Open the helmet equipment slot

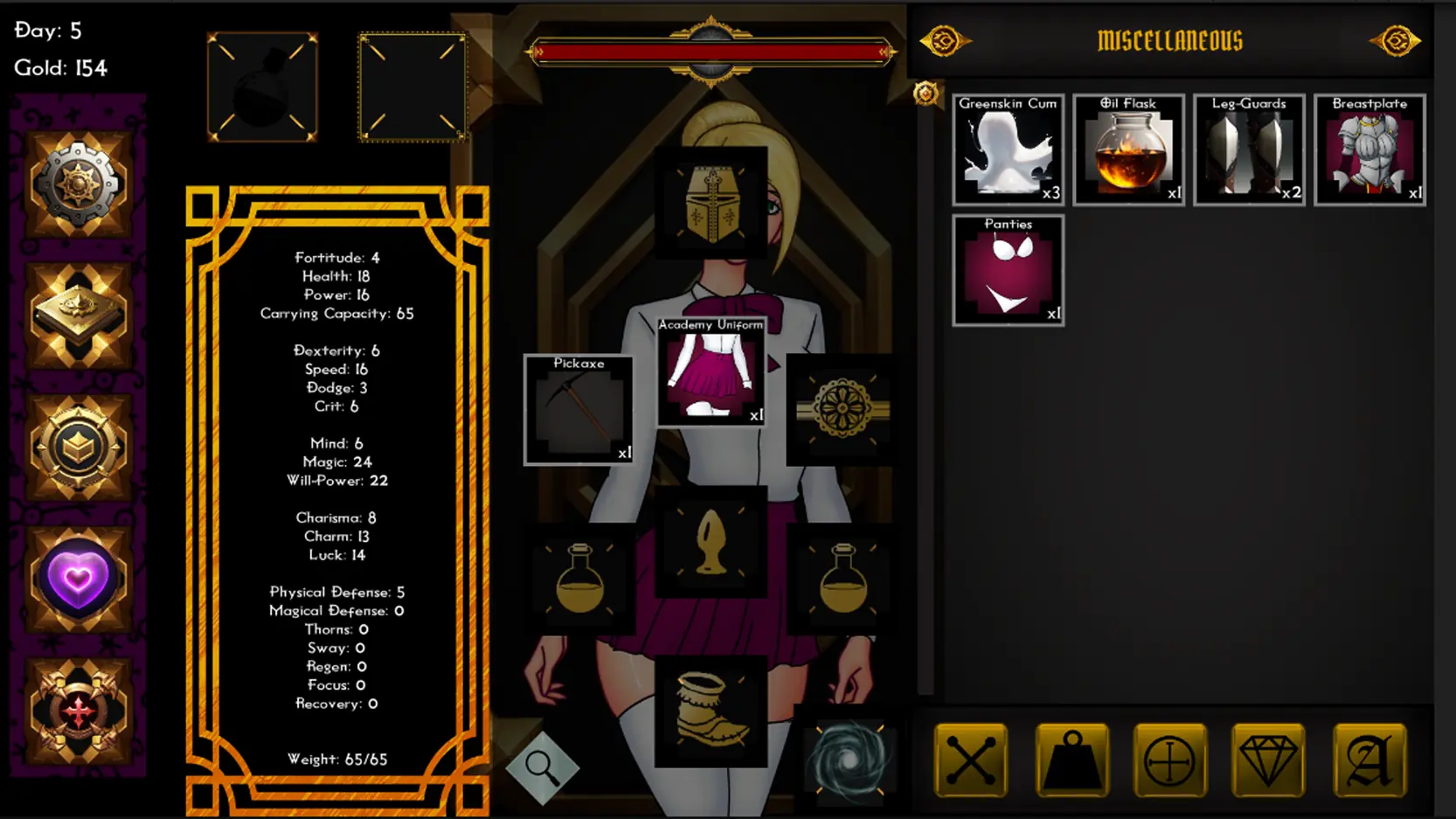711,203
